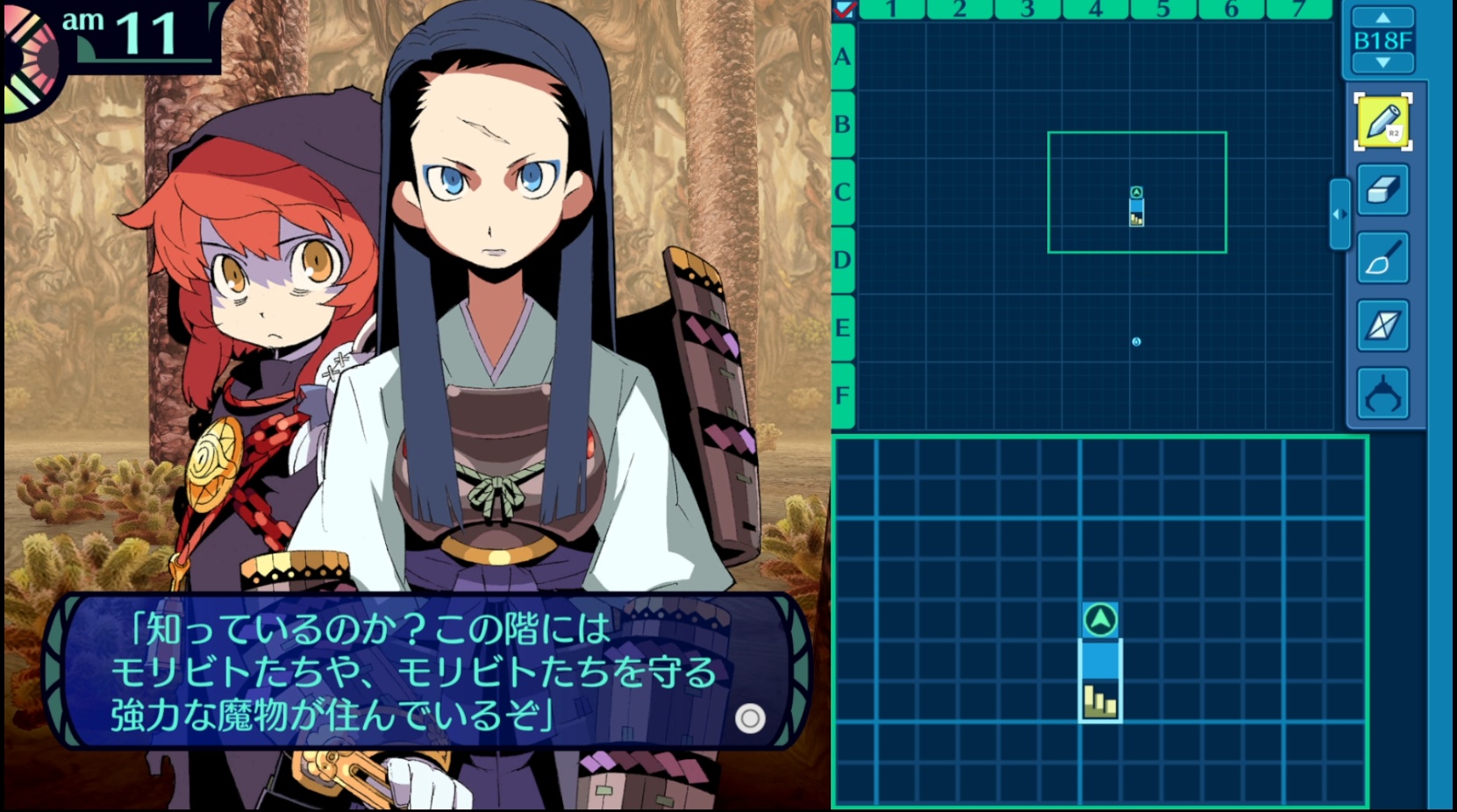
Task: Go up a floor with the up arrow
Action: pos(1382,18)
